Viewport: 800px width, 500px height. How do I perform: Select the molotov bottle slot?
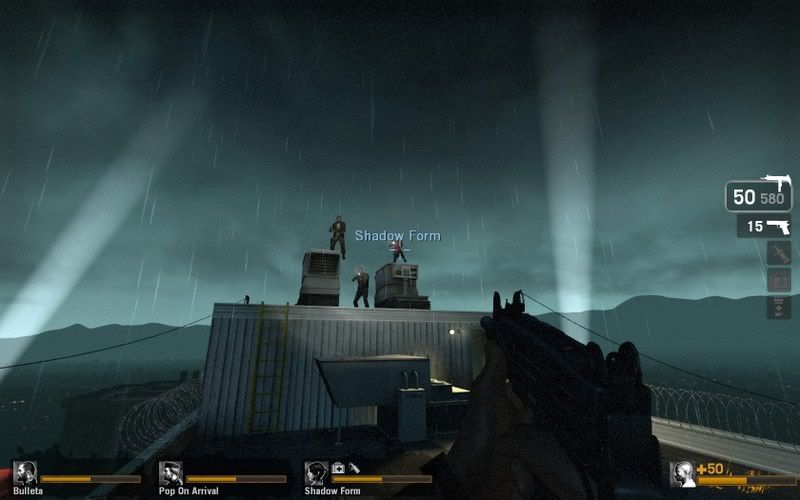(778, 254)
